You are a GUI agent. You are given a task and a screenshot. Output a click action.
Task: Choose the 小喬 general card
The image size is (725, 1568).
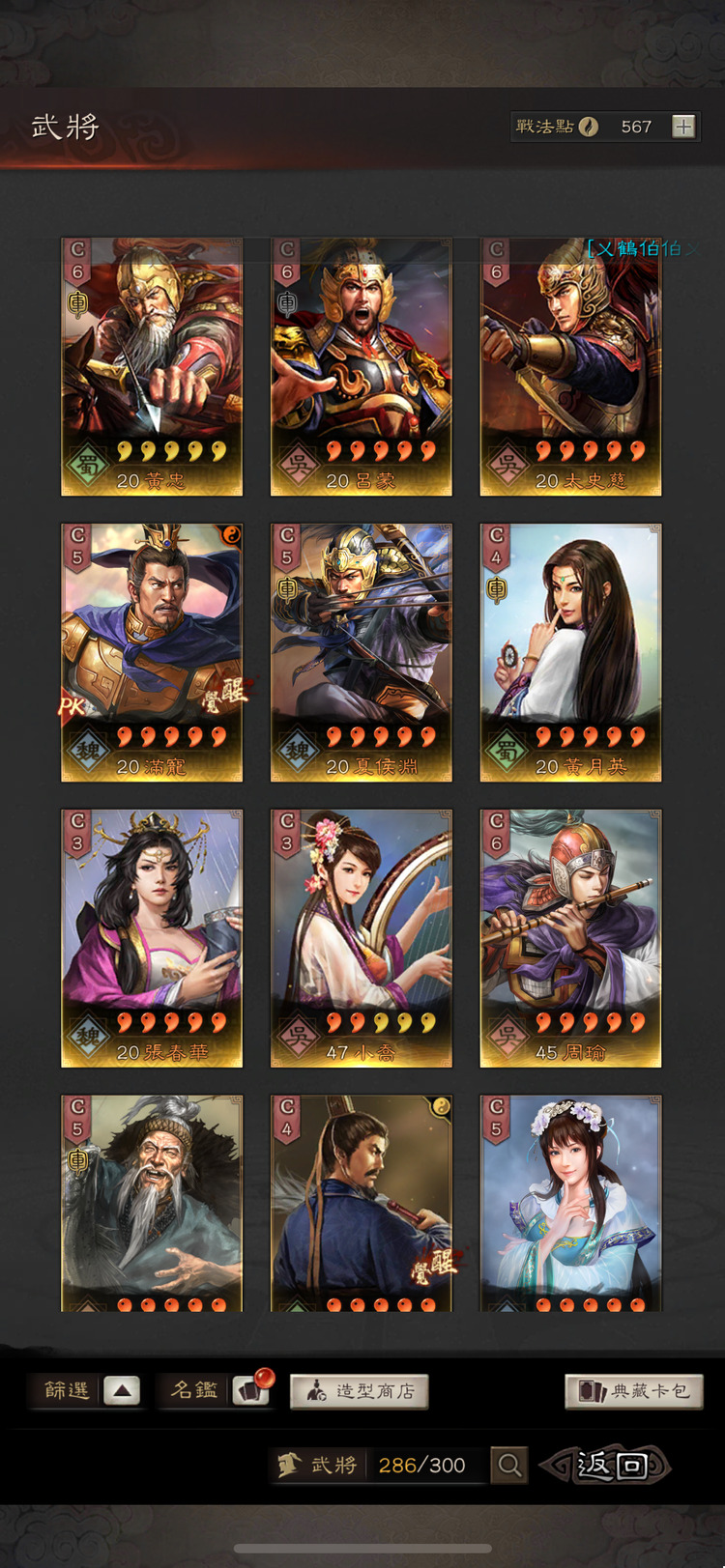362,938
